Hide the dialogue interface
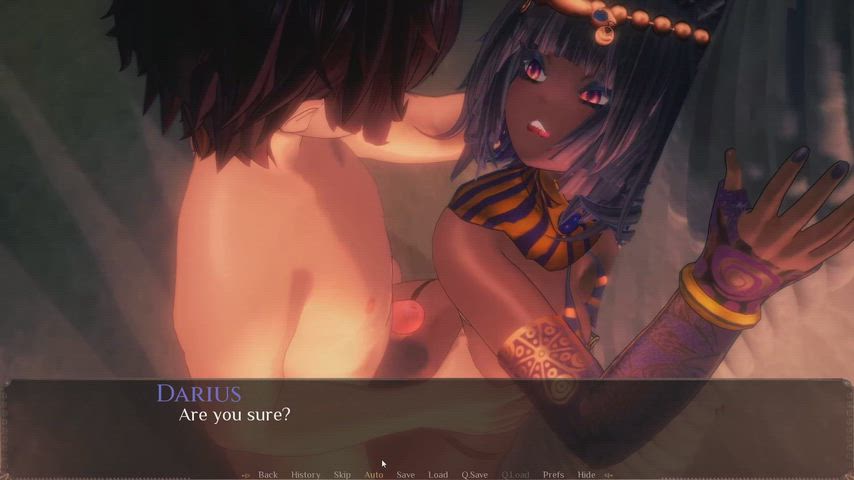 click(x=586, y=474)
